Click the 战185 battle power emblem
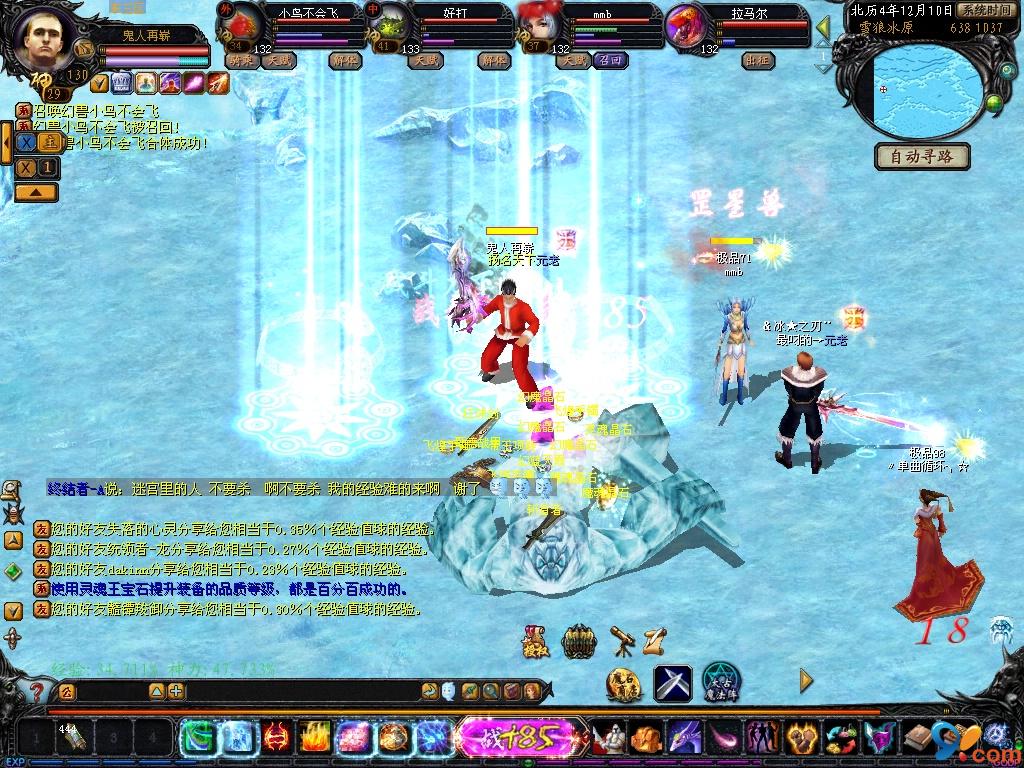1024x768 pixels. click(506, 739)
